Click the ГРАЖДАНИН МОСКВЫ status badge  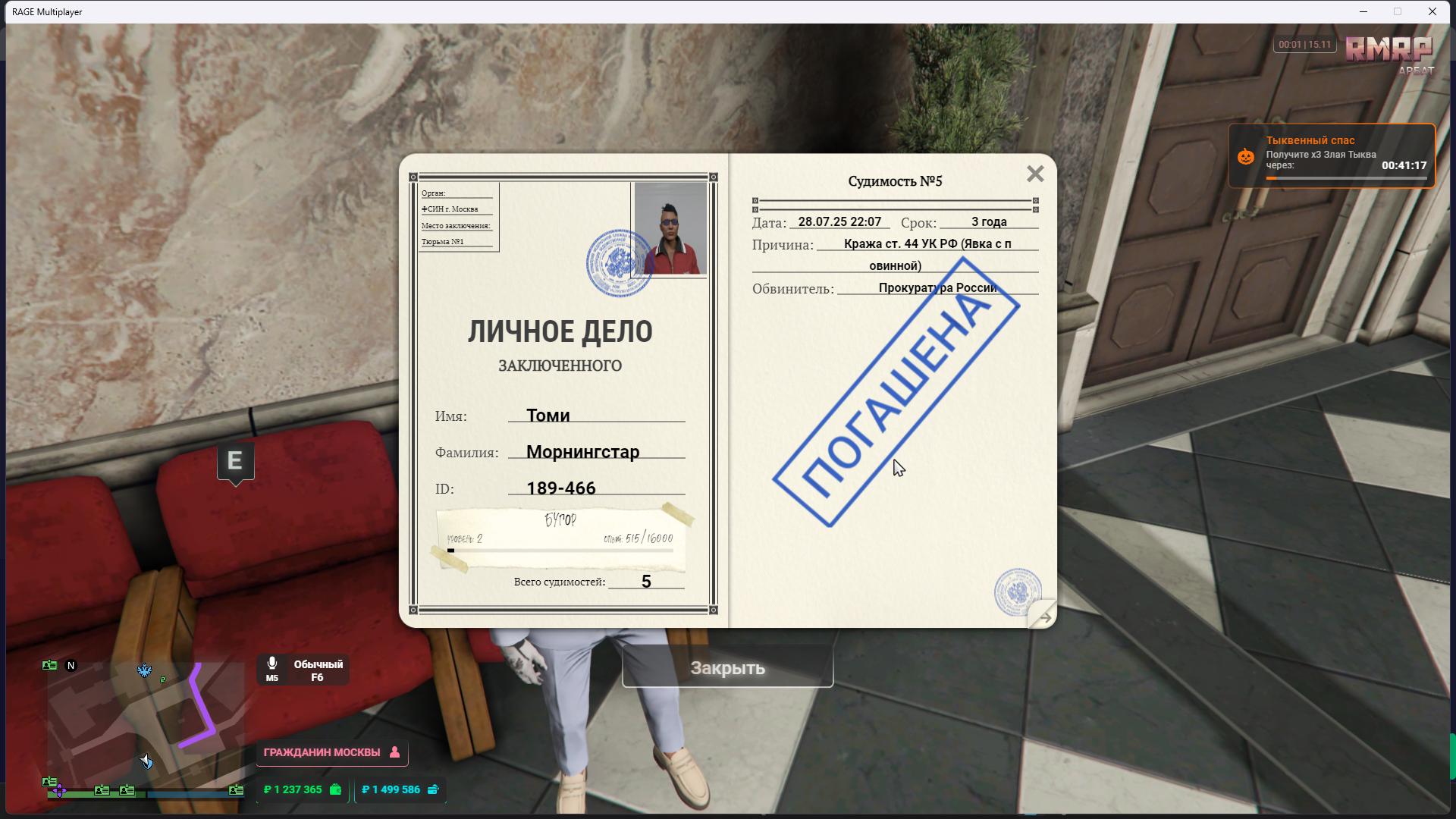[x=322, y=753]
